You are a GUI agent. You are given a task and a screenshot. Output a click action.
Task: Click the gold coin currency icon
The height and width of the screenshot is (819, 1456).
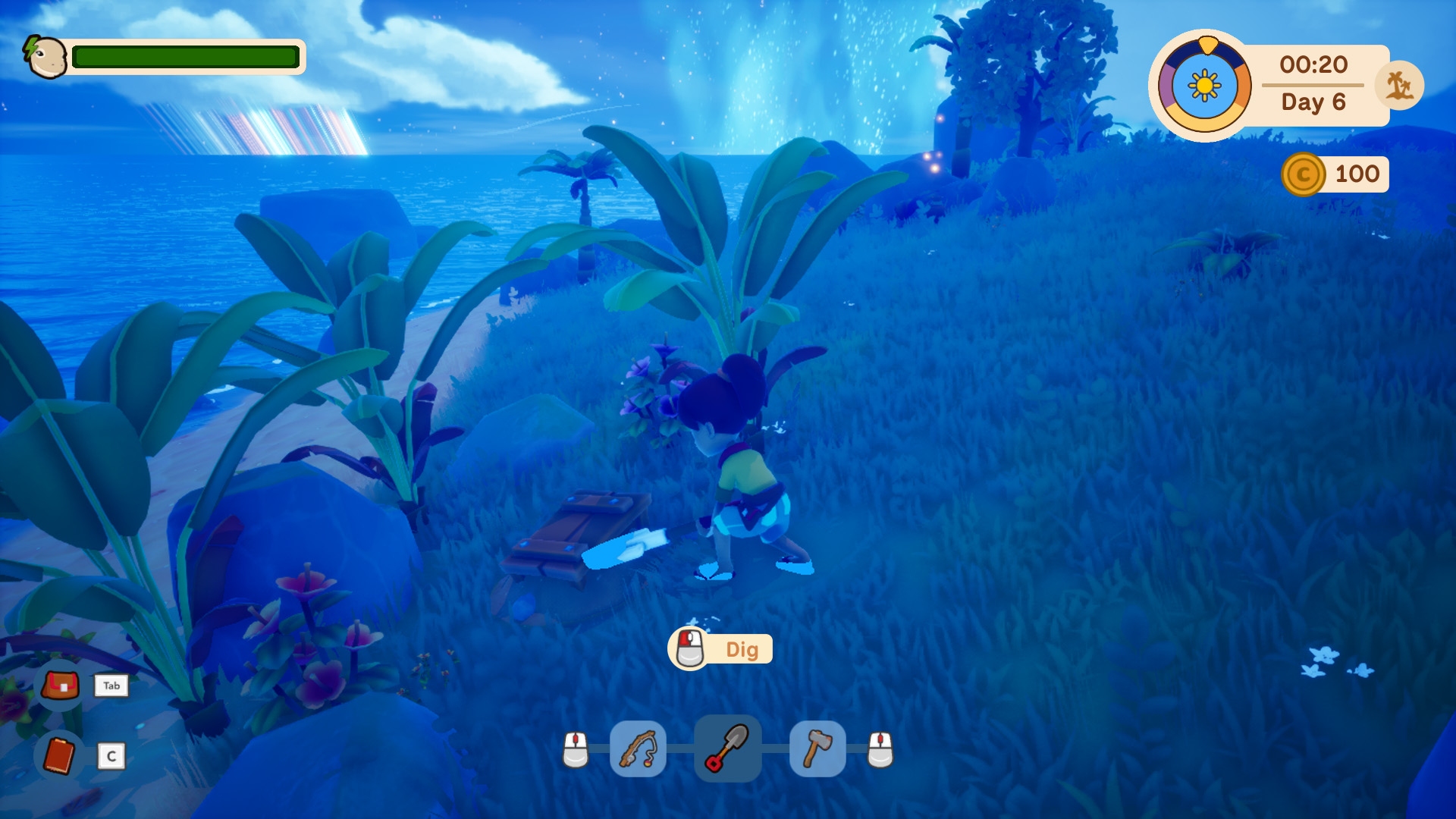1303,174
